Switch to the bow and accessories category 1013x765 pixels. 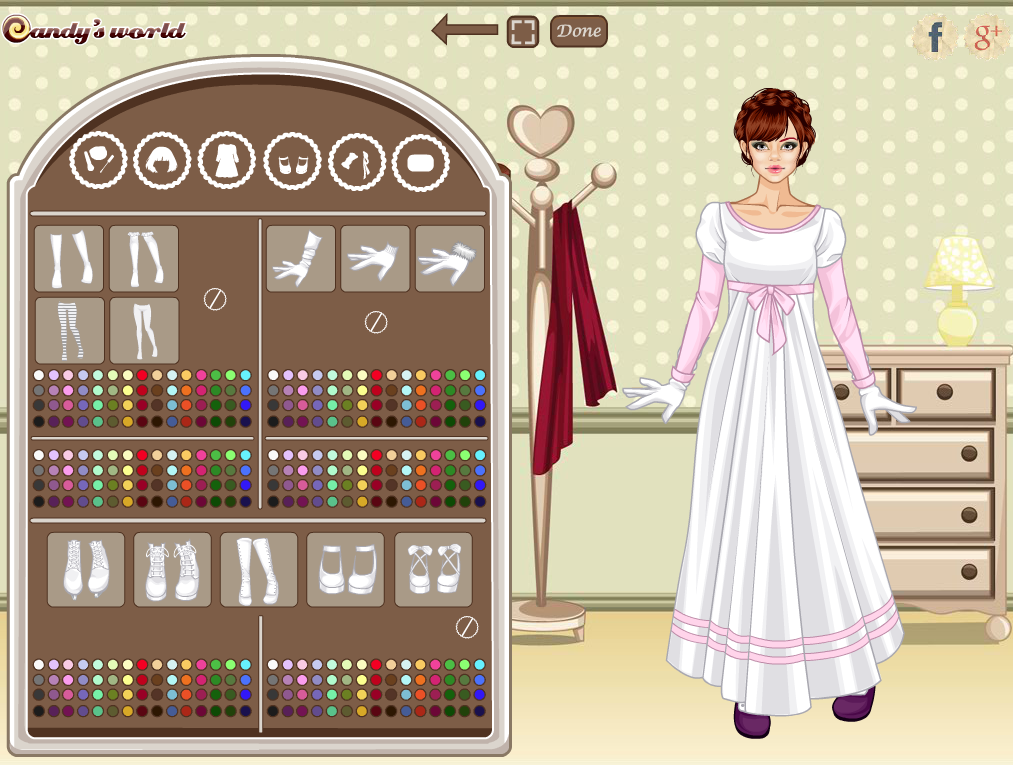357,161
